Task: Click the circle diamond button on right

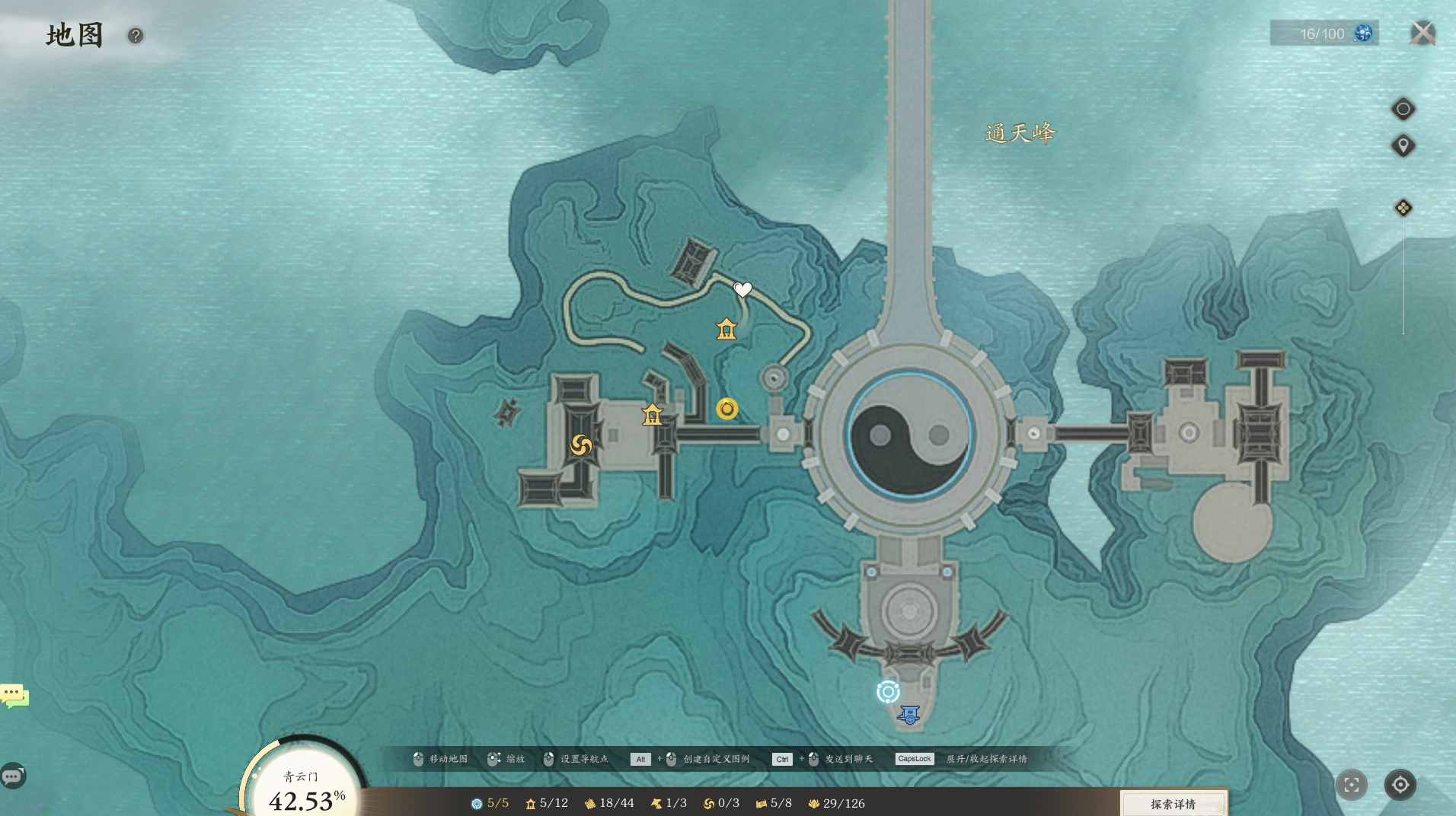Action: pos(1403,109)
